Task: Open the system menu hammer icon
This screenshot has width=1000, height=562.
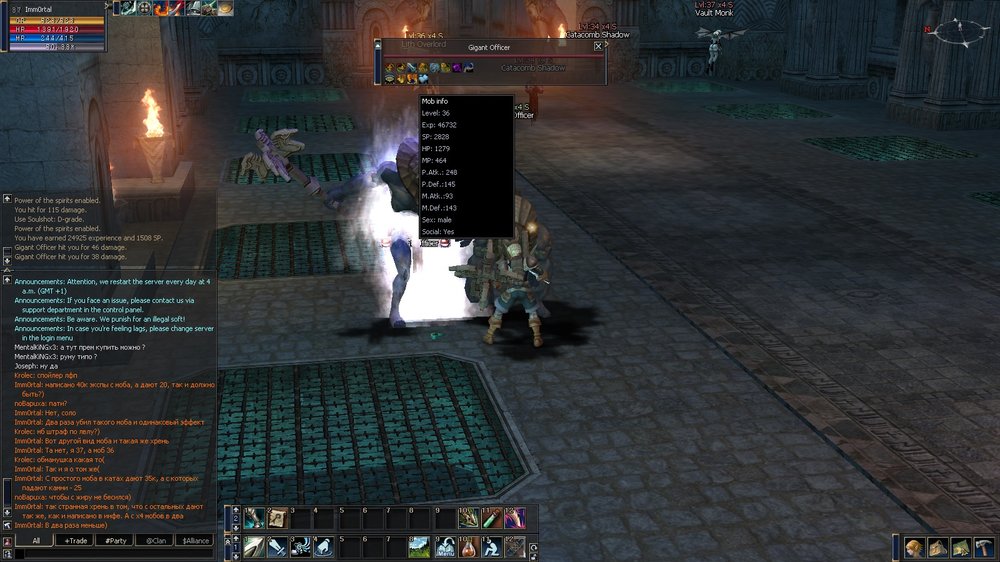Action: [x=983, y=547]
